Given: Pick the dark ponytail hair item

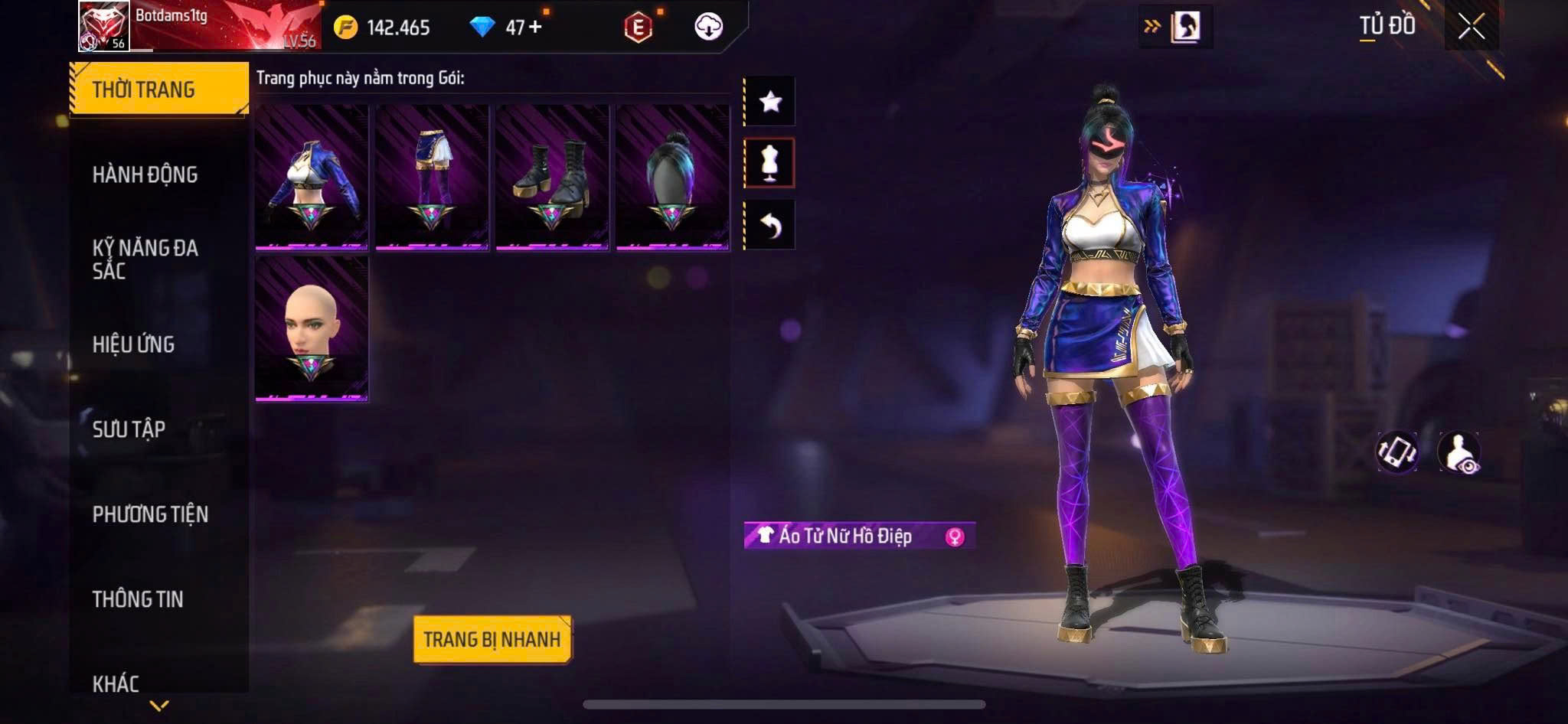Looking at the screenshot, I should tap(672, 178).
